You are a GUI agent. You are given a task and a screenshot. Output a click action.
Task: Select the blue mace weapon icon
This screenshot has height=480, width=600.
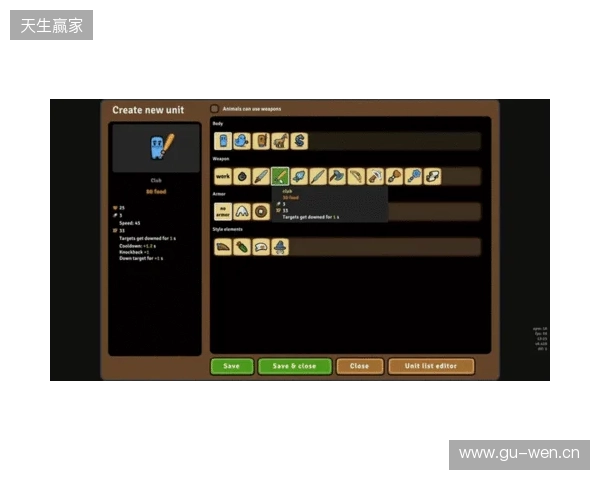click(x=414, y=176)
